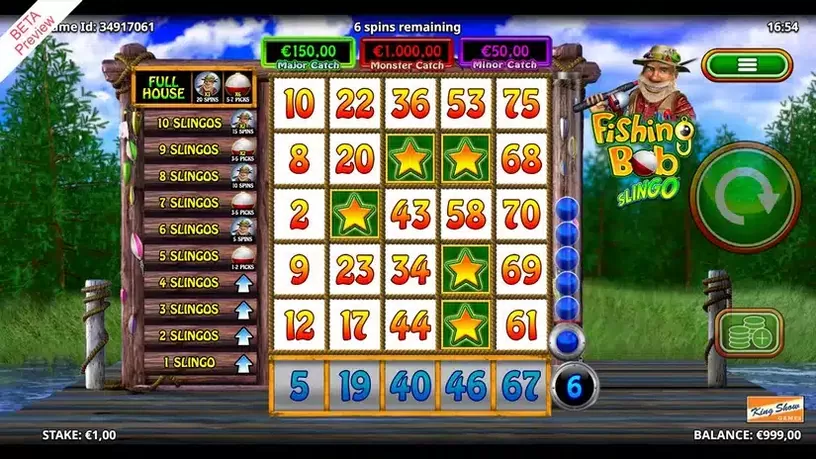Select grid number 12
The width and height of the screenshot is (816, 459).
tap(298, 323)
